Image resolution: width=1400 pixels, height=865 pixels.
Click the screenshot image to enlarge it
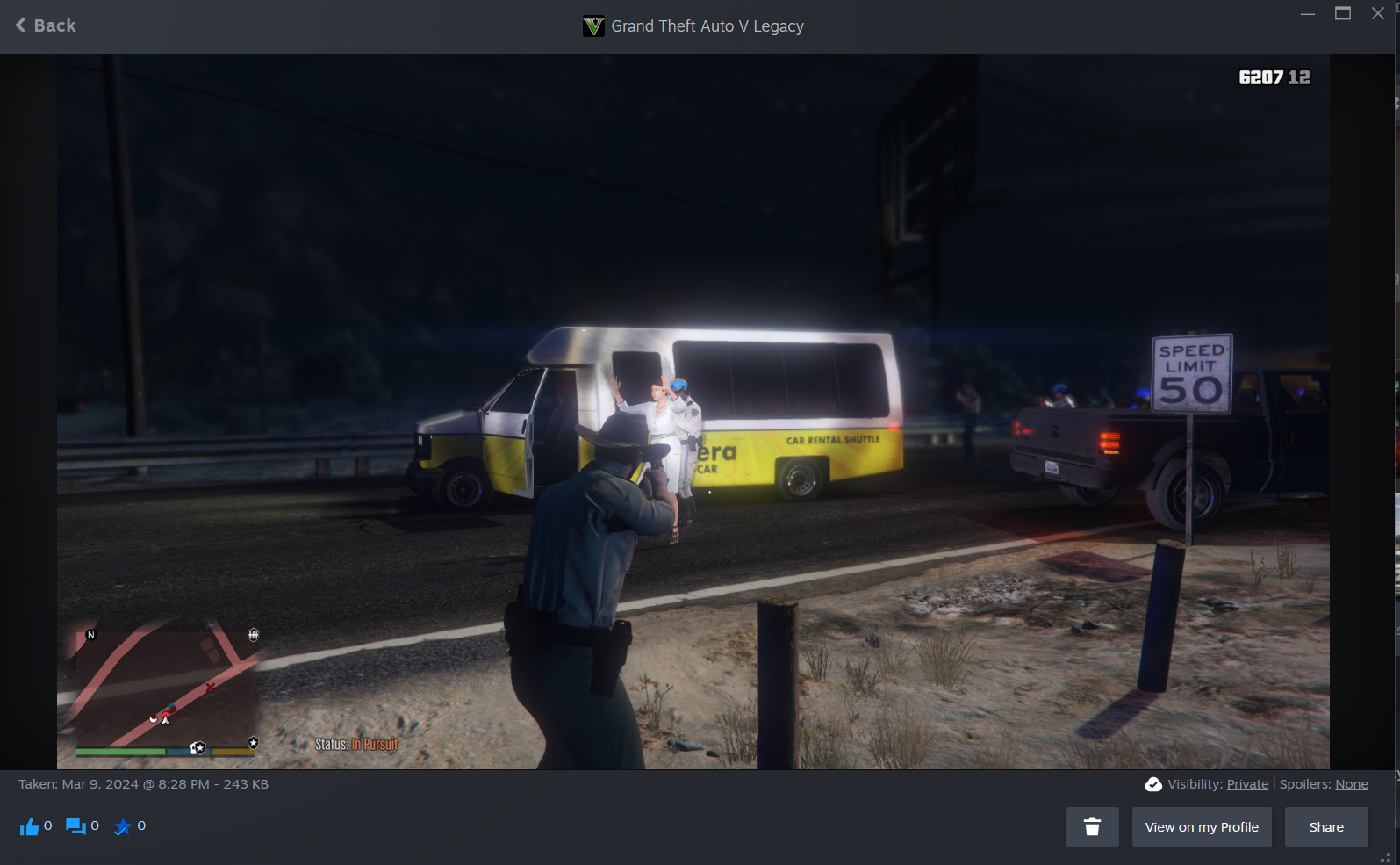pos(693,263)
